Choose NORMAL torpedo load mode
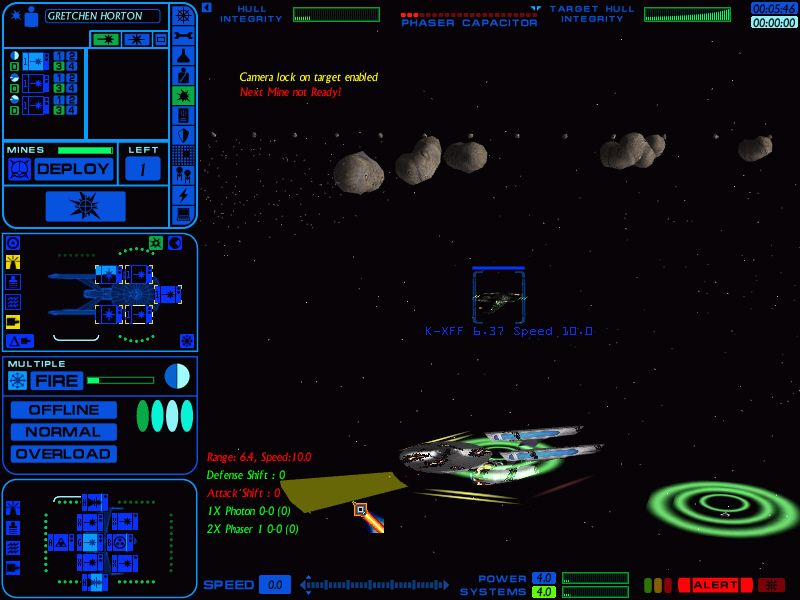The image size is (800, 600). pyautogui.click(x=64, y=432)
